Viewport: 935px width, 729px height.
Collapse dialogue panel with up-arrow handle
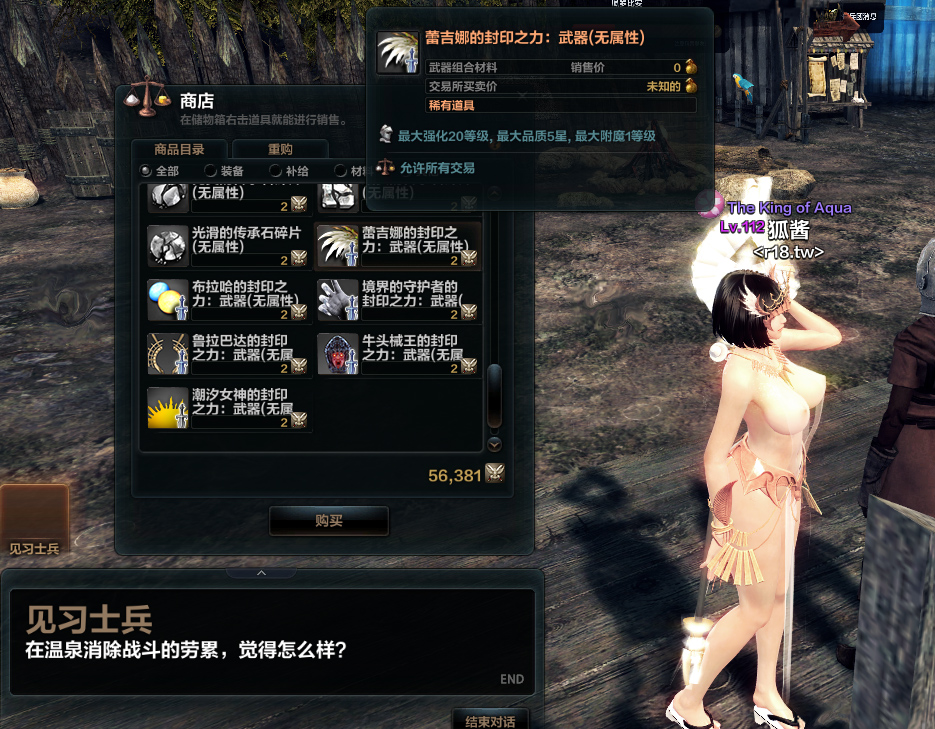[261, 573]
